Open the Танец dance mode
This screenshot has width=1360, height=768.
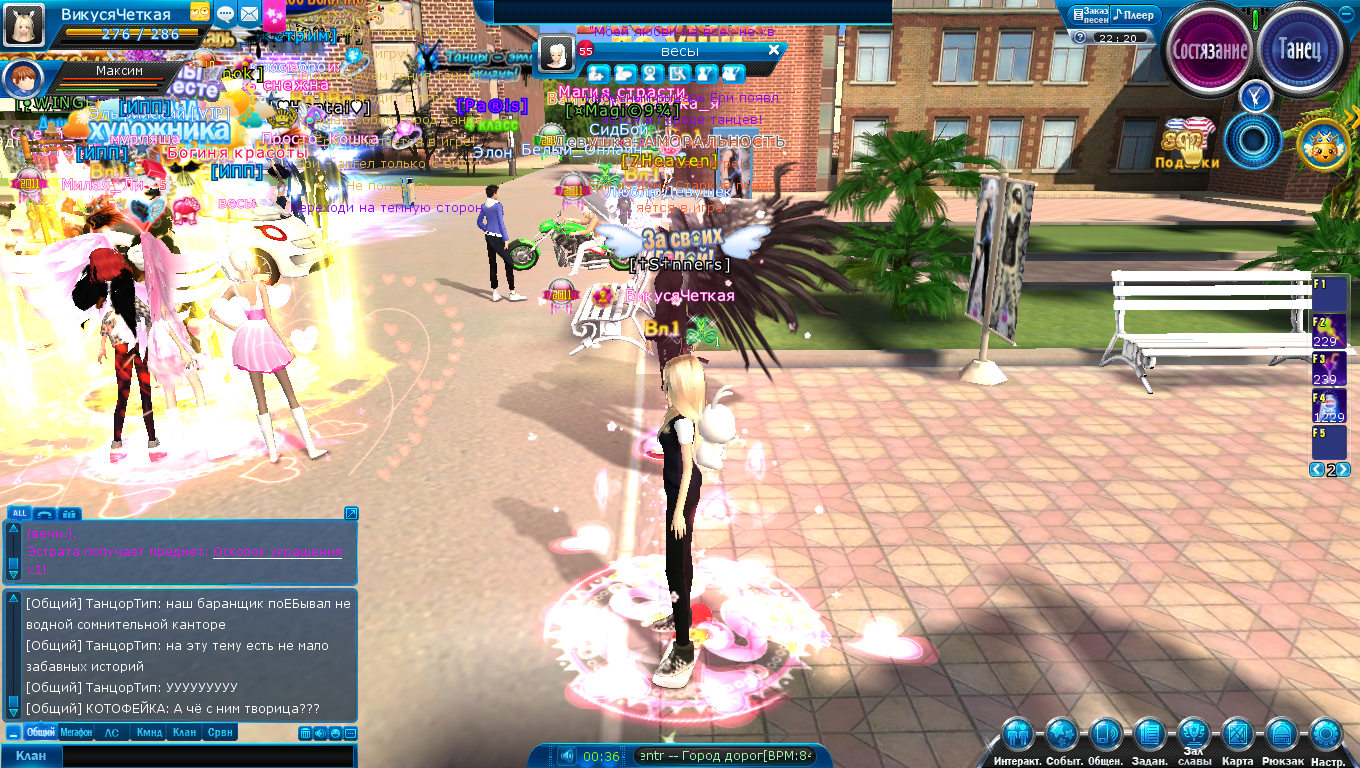[x=1301, y=49]
